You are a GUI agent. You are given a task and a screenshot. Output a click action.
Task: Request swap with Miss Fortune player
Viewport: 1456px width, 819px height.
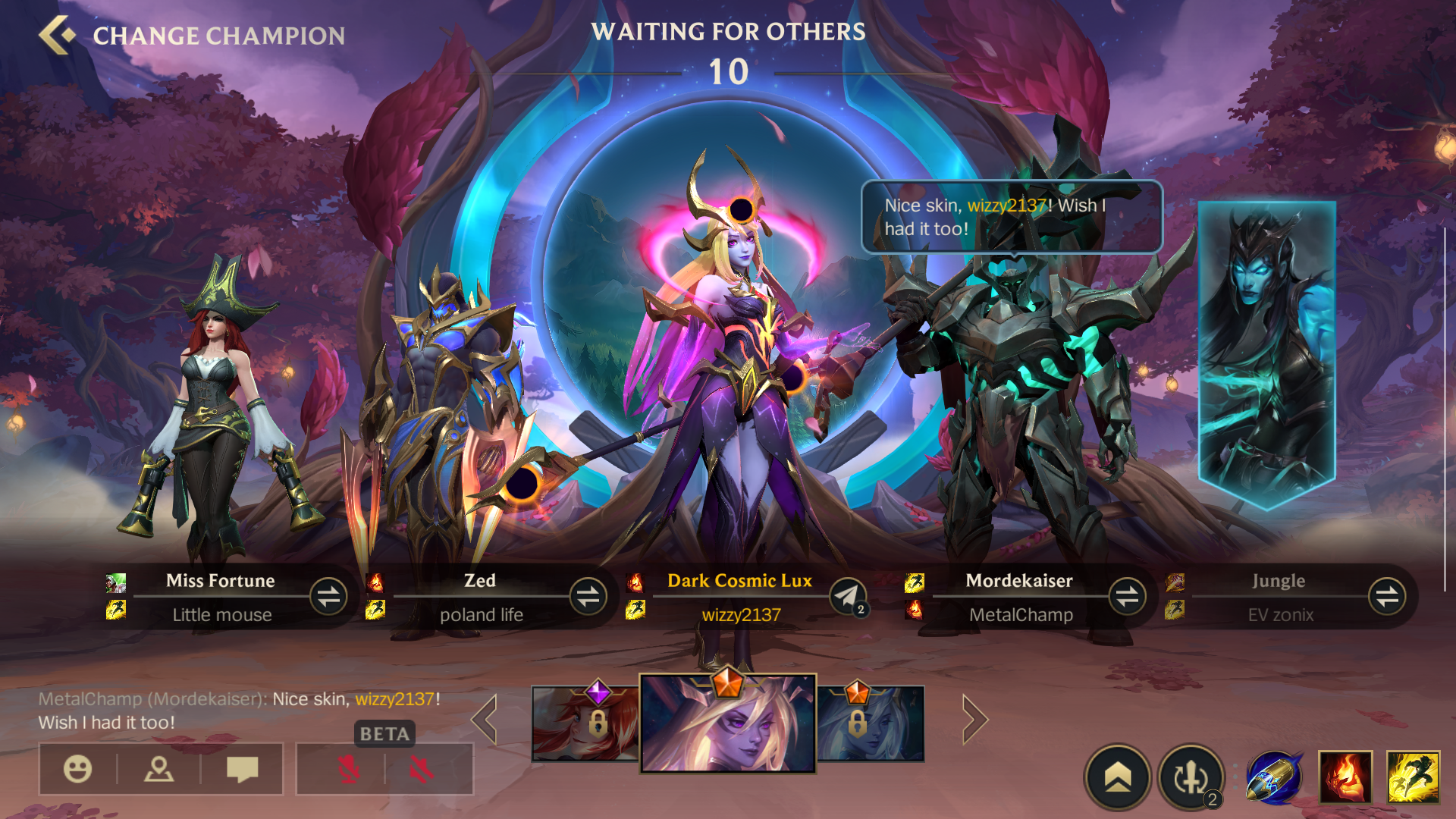(x=328, y=596)
